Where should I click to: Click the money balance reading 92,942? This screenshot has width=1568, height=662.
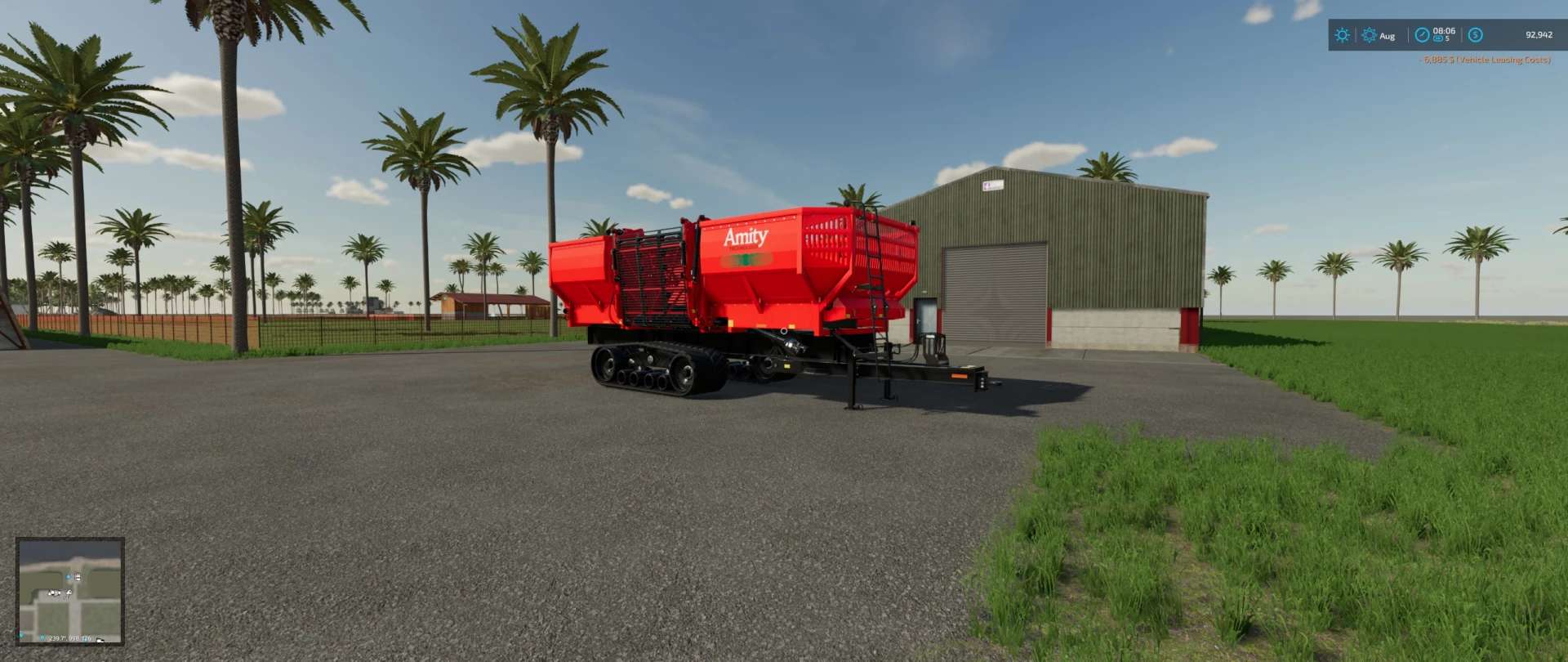tap(1537, 35)
